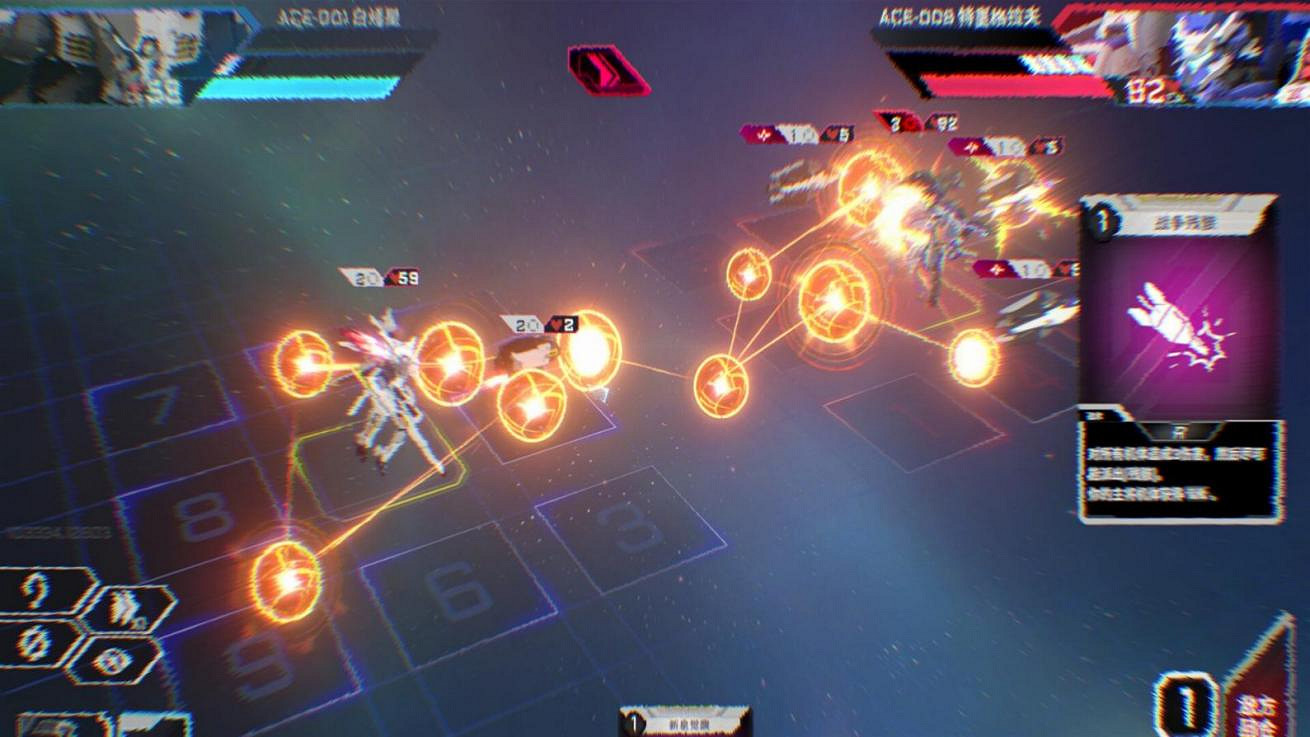
Task: Click the glowing energy orb on tile 8
Action: [x=283, y=580]
